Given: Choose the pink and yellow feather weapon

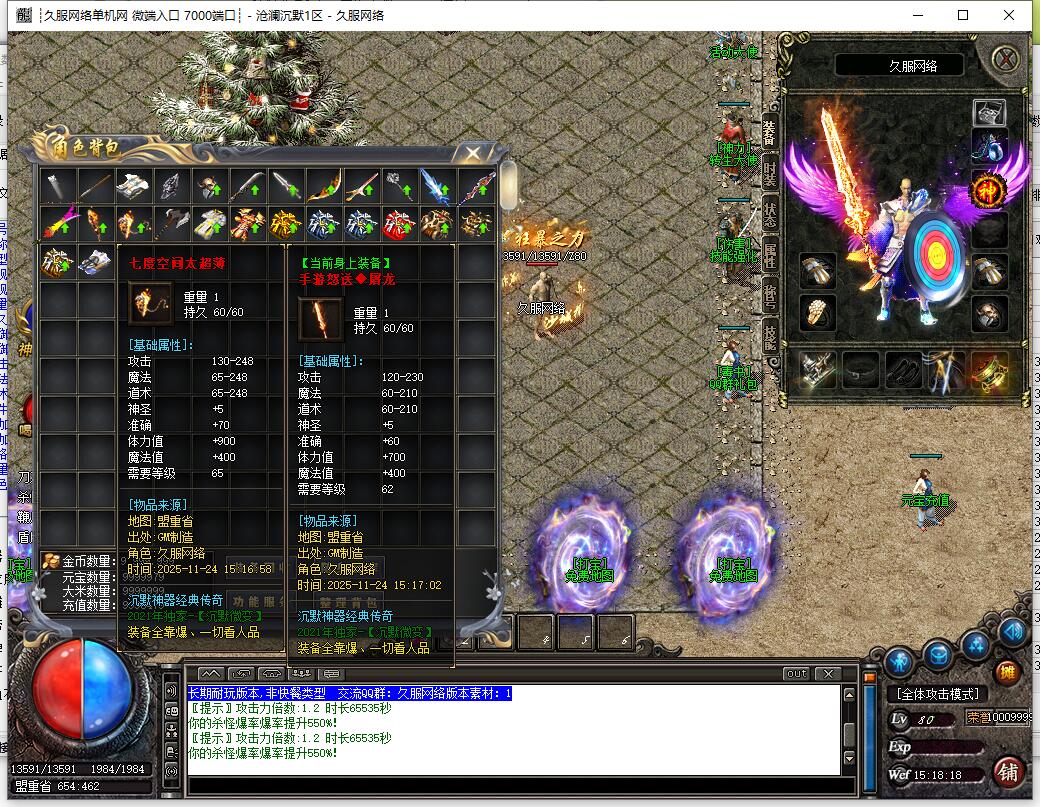Looking at the screenshot, I should pos(59,224).
